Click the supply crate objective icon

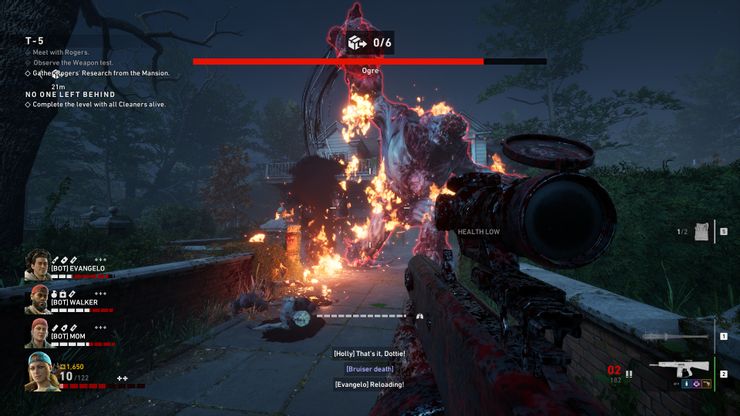click(x=356, y=42)
